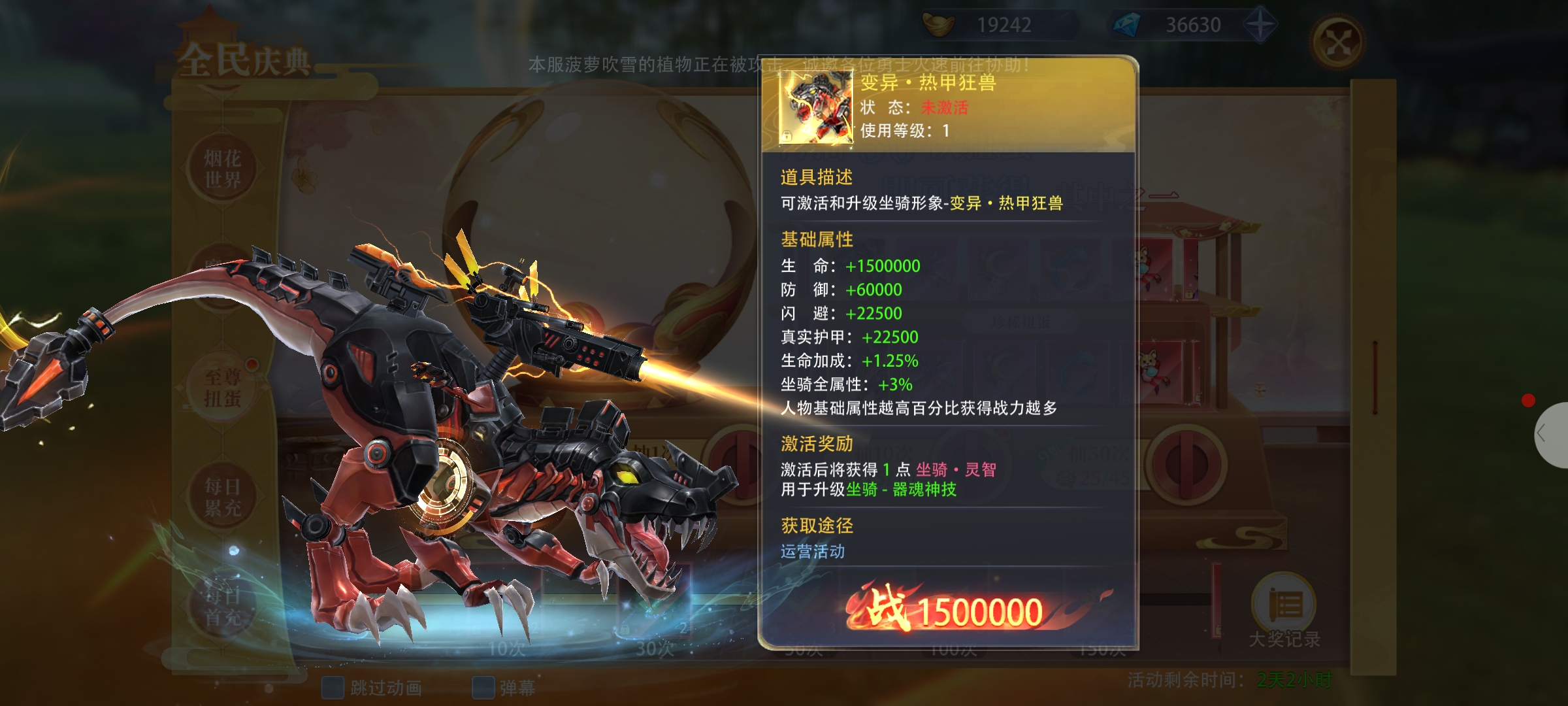Go to the 每日首充 tab

(x=223, y=607)
